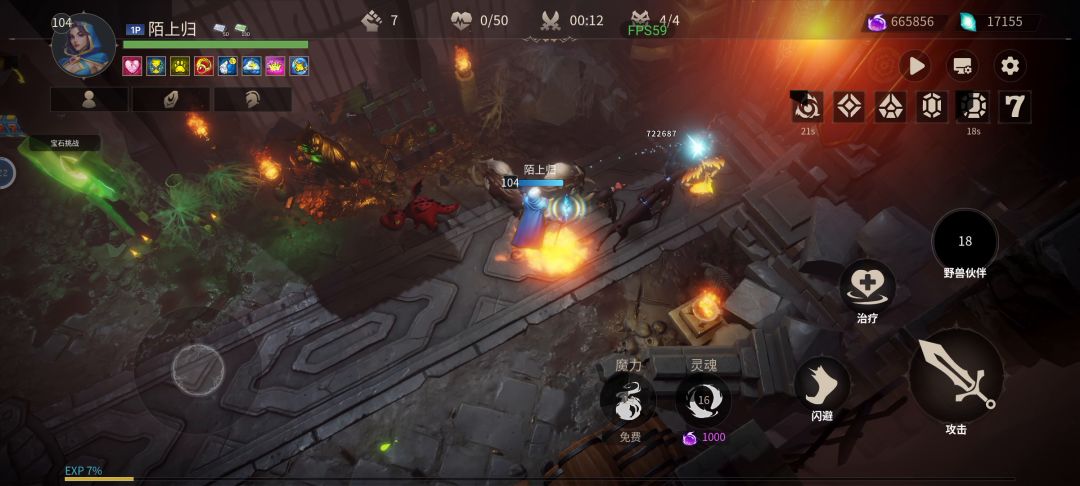Summon the Beast Companion (野兽伙伴) skill

click(965, 242)
